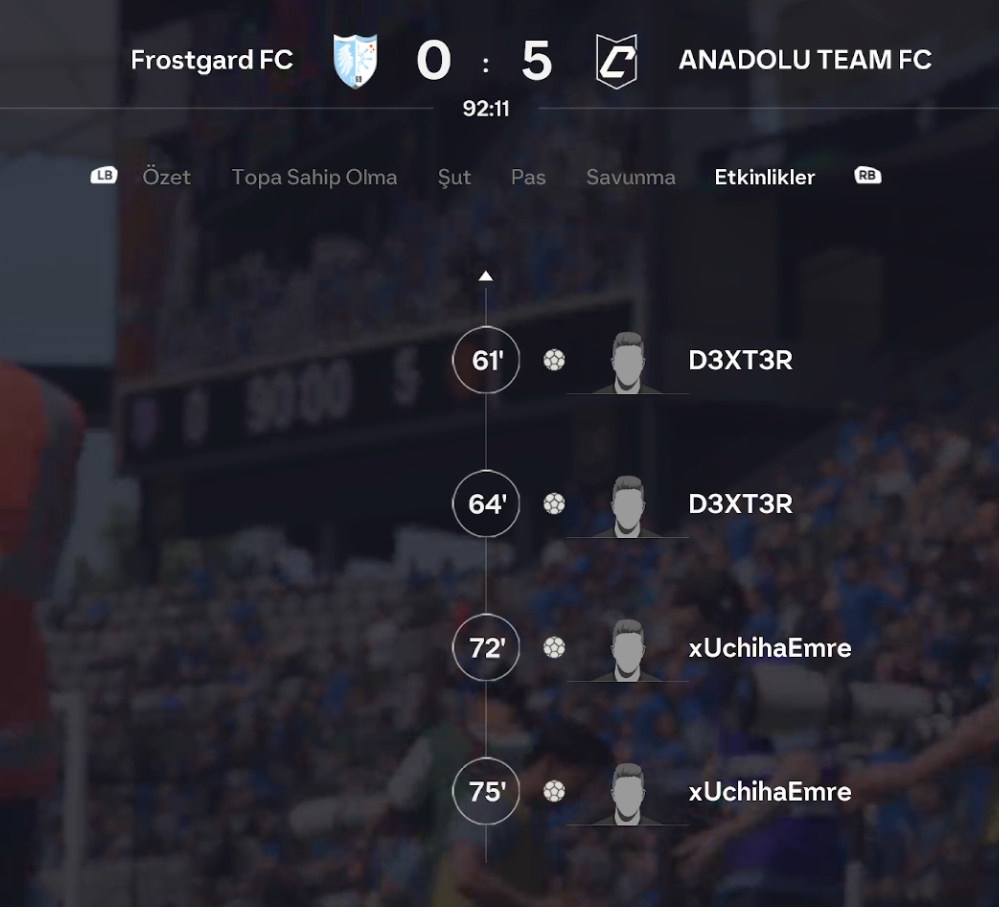999x907 pixels.
Task: Show the Pas tab
Action: (528, 177)
